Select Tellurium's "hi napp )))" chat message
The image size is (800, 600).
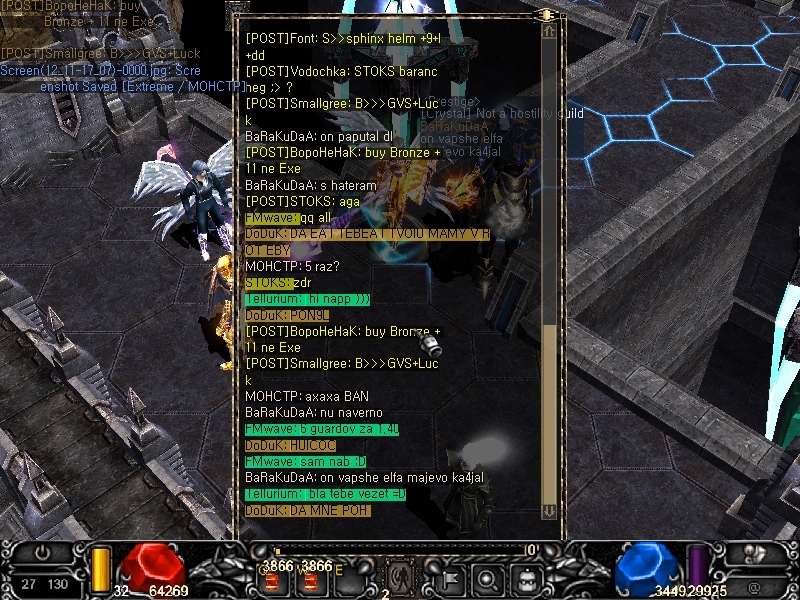click(x=308, y=299)
